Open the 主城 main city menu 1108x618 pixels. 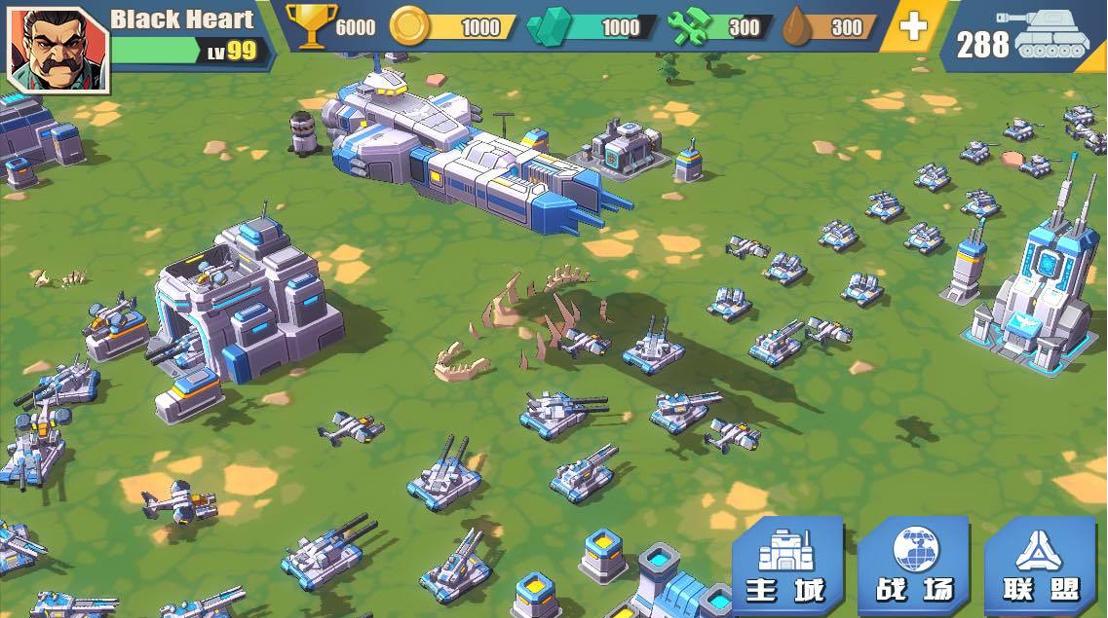(786, 566)
